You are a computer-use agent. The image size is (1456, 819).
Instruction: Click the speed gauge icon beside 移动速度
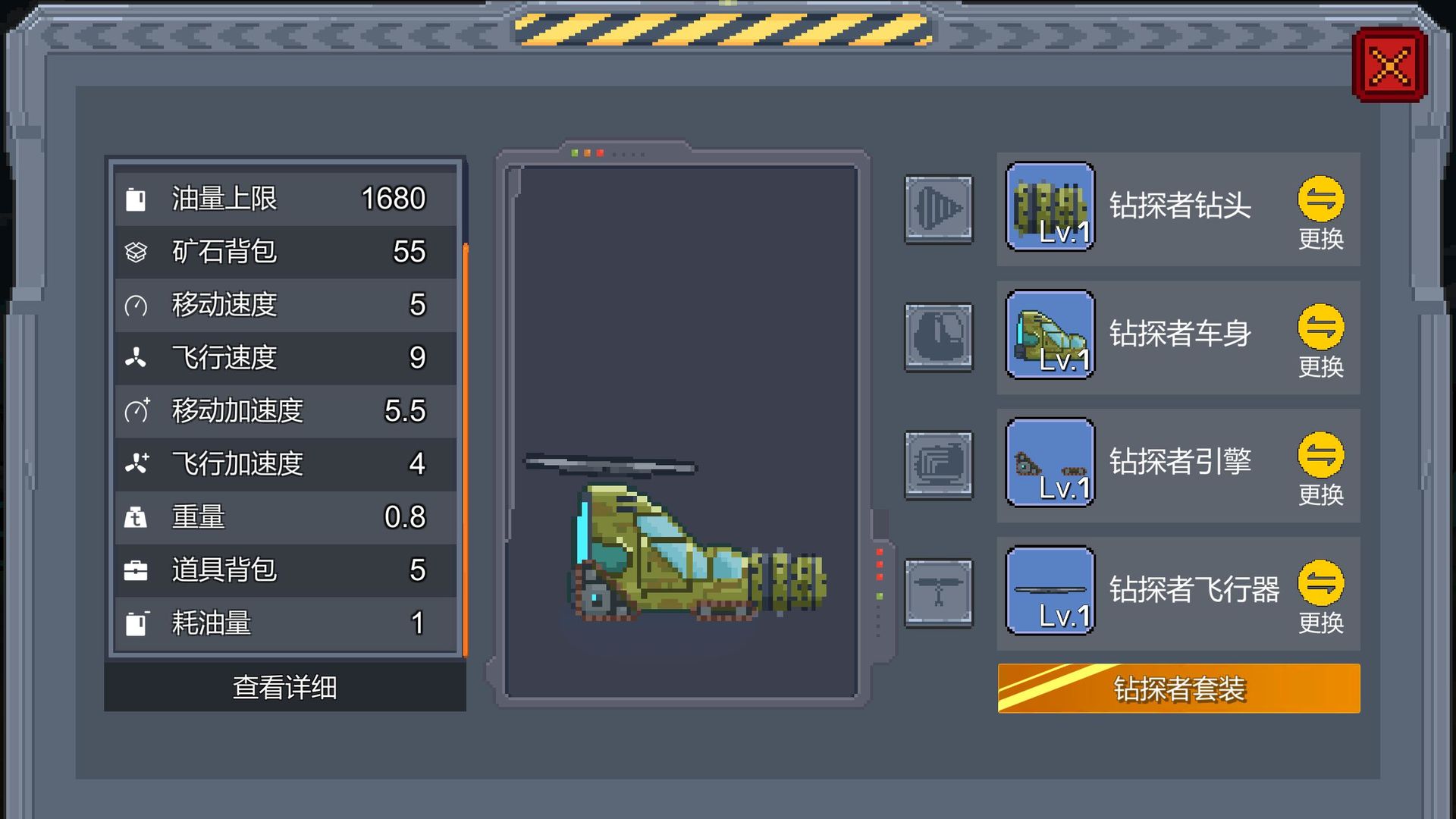click(x=136, y=305)
